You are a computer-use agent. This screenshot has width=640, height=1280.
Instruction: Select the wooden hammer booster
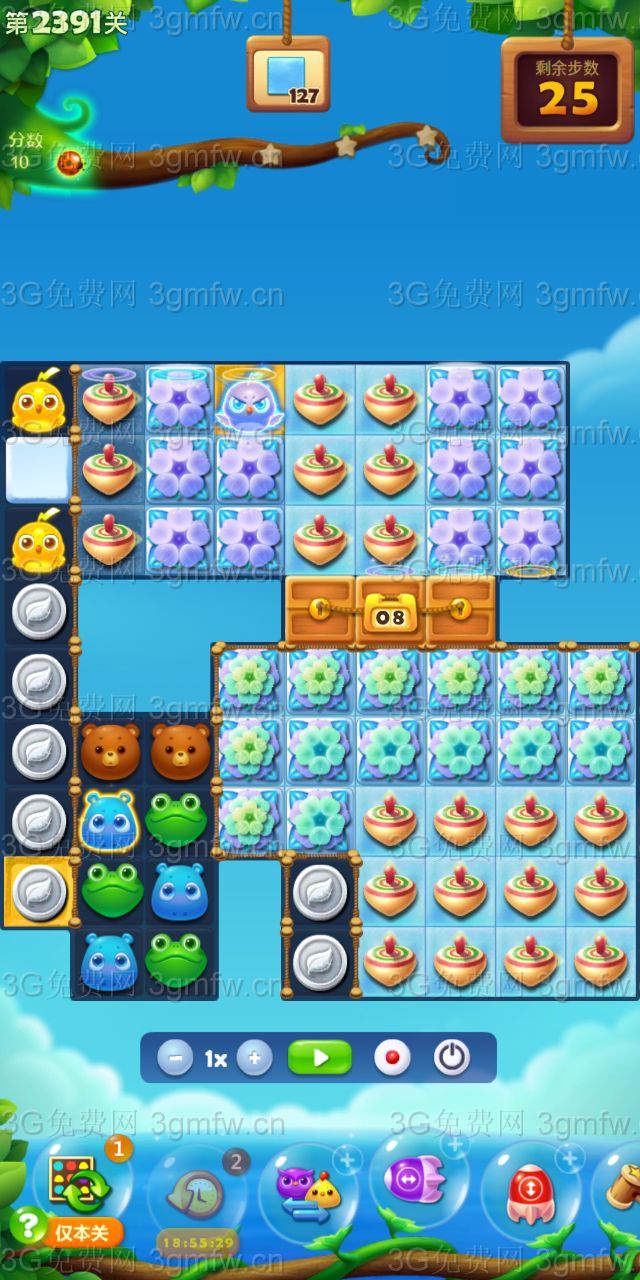pyautogui.click(x=622, y=1190)
